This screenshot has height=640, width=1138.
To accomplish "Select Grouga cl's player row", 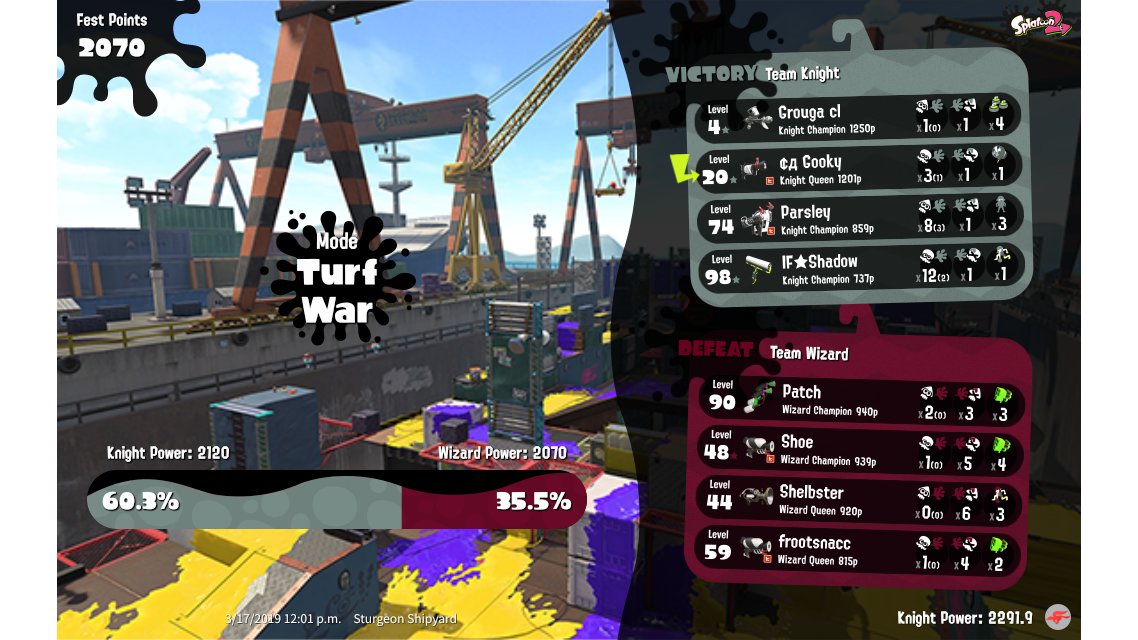I will coord(860,118).
